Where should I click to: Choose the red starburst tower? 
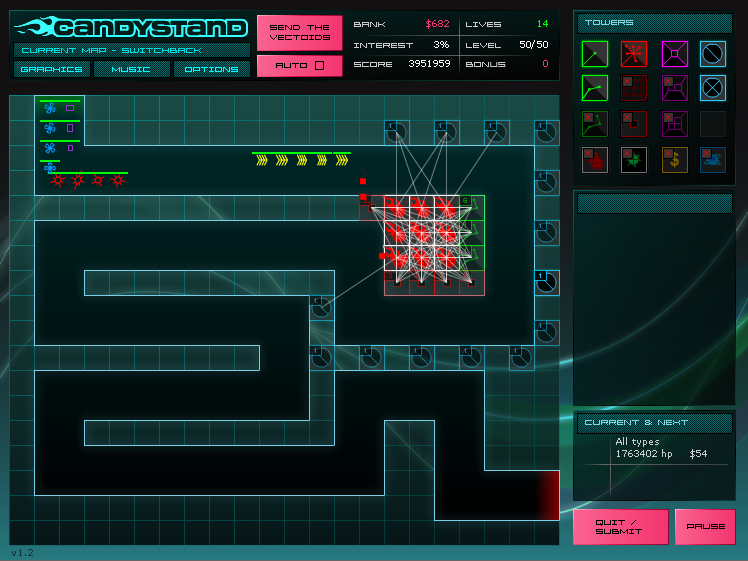[634, 53]
